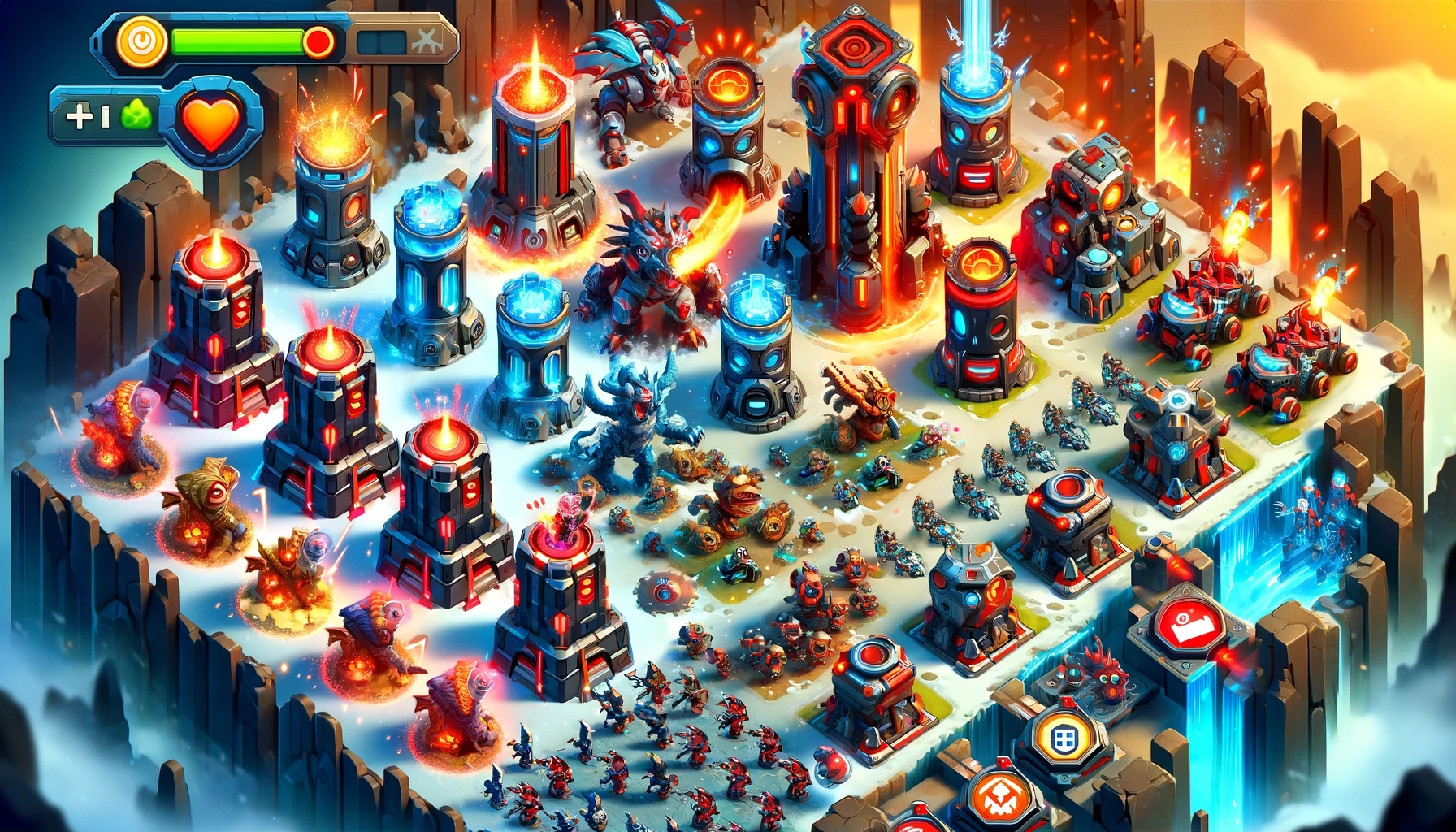Image resolution: width=1456 pixels, height=832 pixels.
Task: Click the orange power coin button
Action: [141, 41]
